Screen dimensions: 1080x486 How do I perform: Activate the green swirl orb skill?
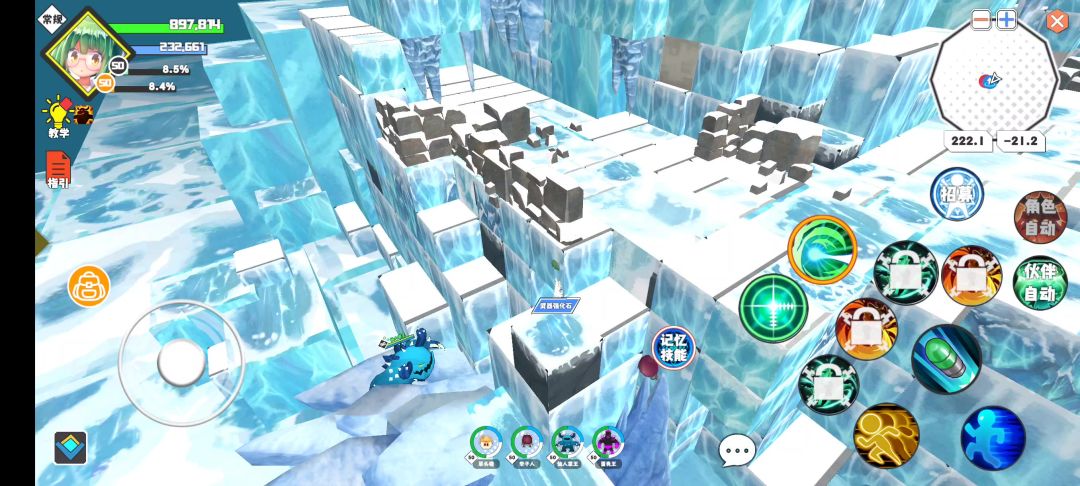pyautogui.click(x=822, y=250)
